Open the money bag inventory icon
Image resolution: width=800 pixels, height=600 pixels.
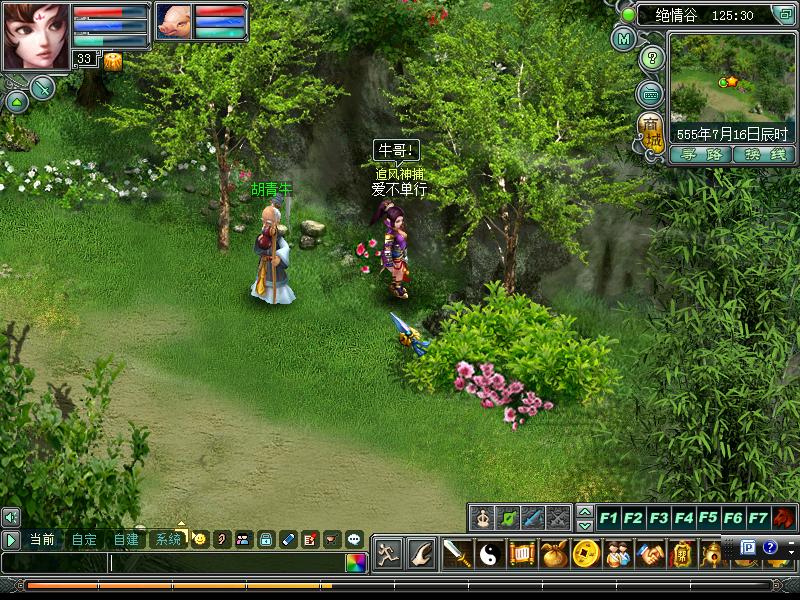(554, 553)
